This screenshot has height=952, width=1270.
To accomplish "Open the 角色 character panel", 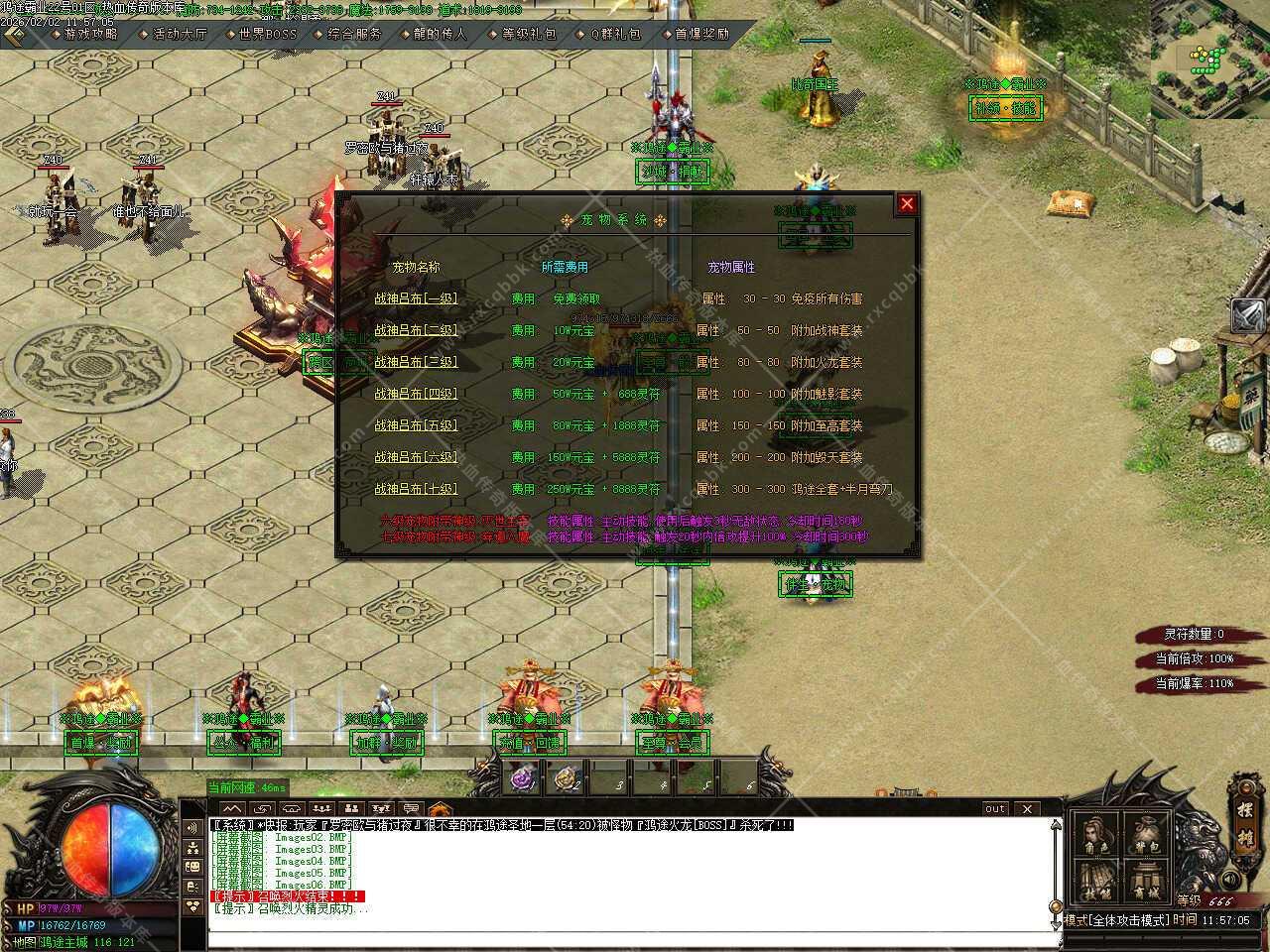I will (x=1097, y=838).
